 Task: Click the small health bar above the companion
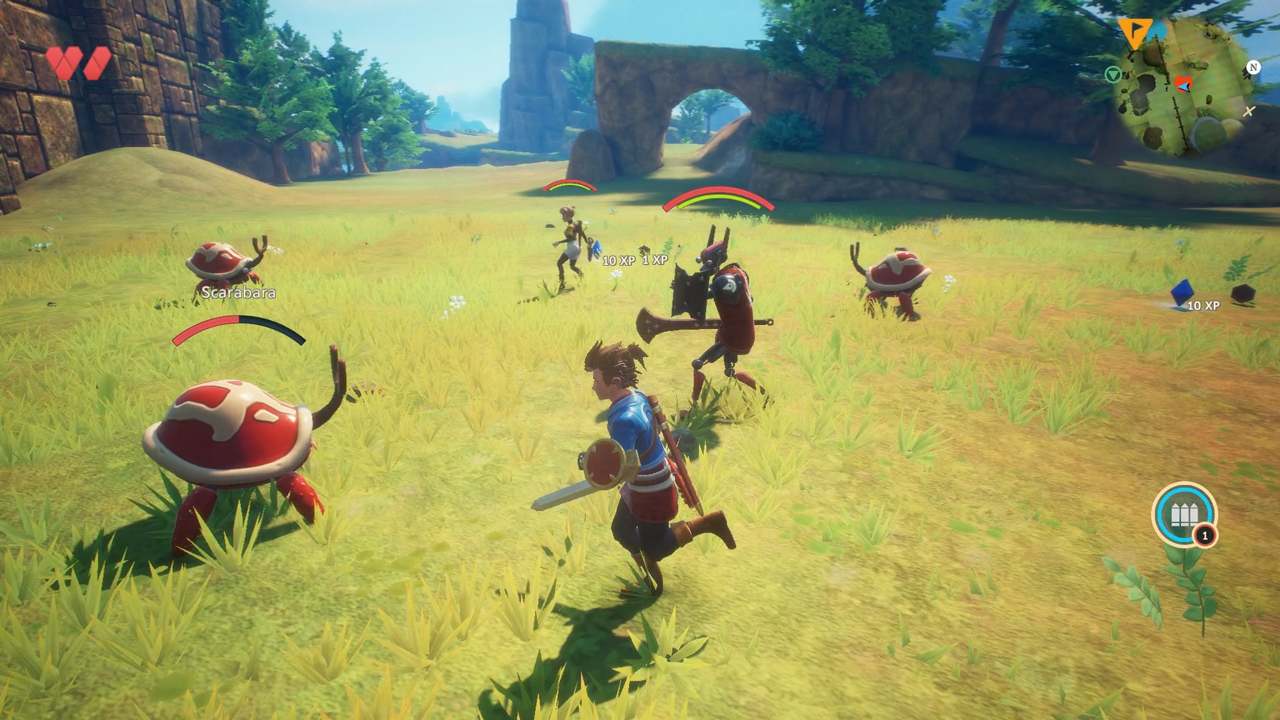(x=570, y=185)
